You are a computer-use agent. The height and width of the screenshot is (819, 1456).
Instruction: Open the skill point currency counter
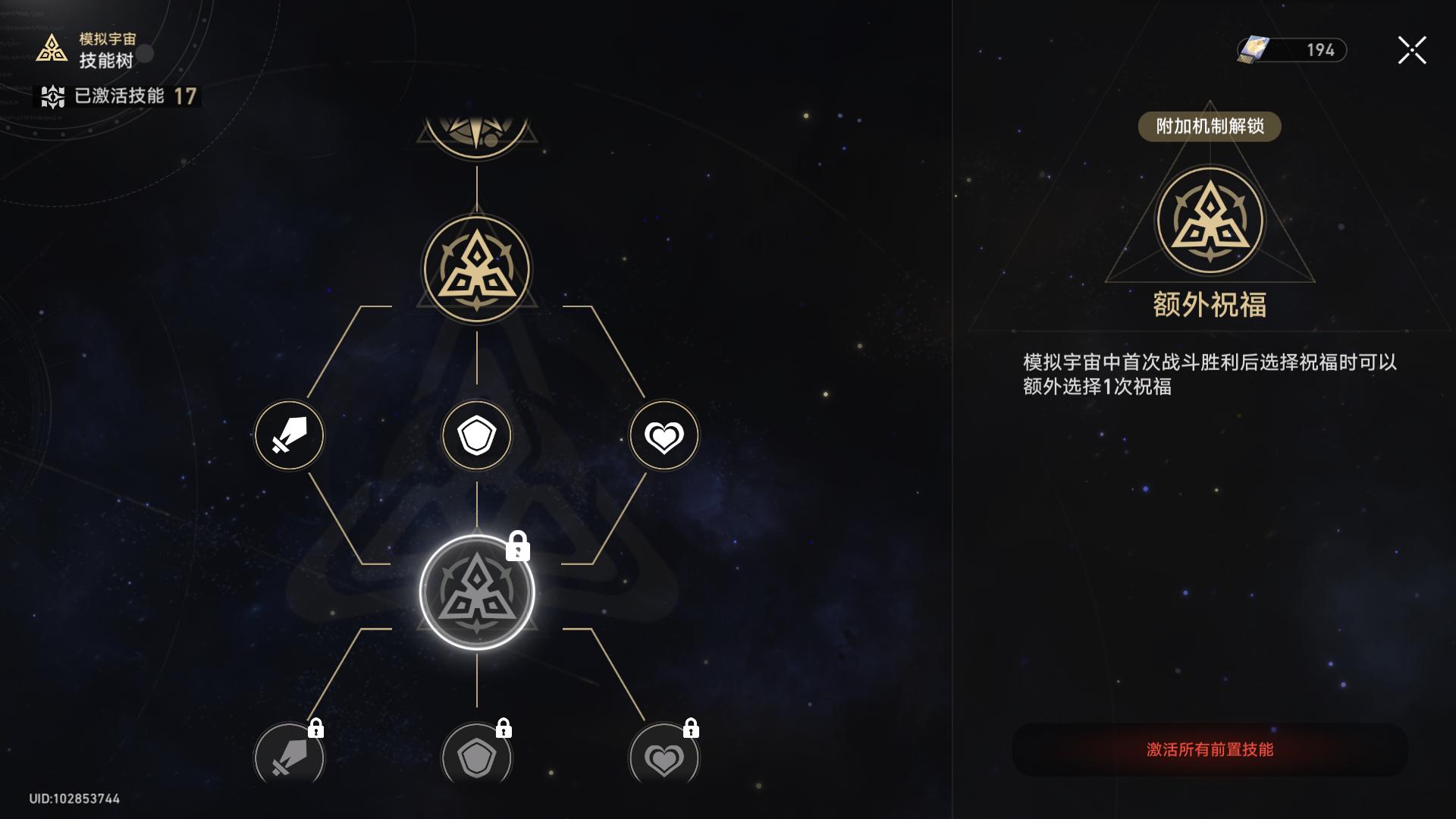click(x=1292, y=50)
